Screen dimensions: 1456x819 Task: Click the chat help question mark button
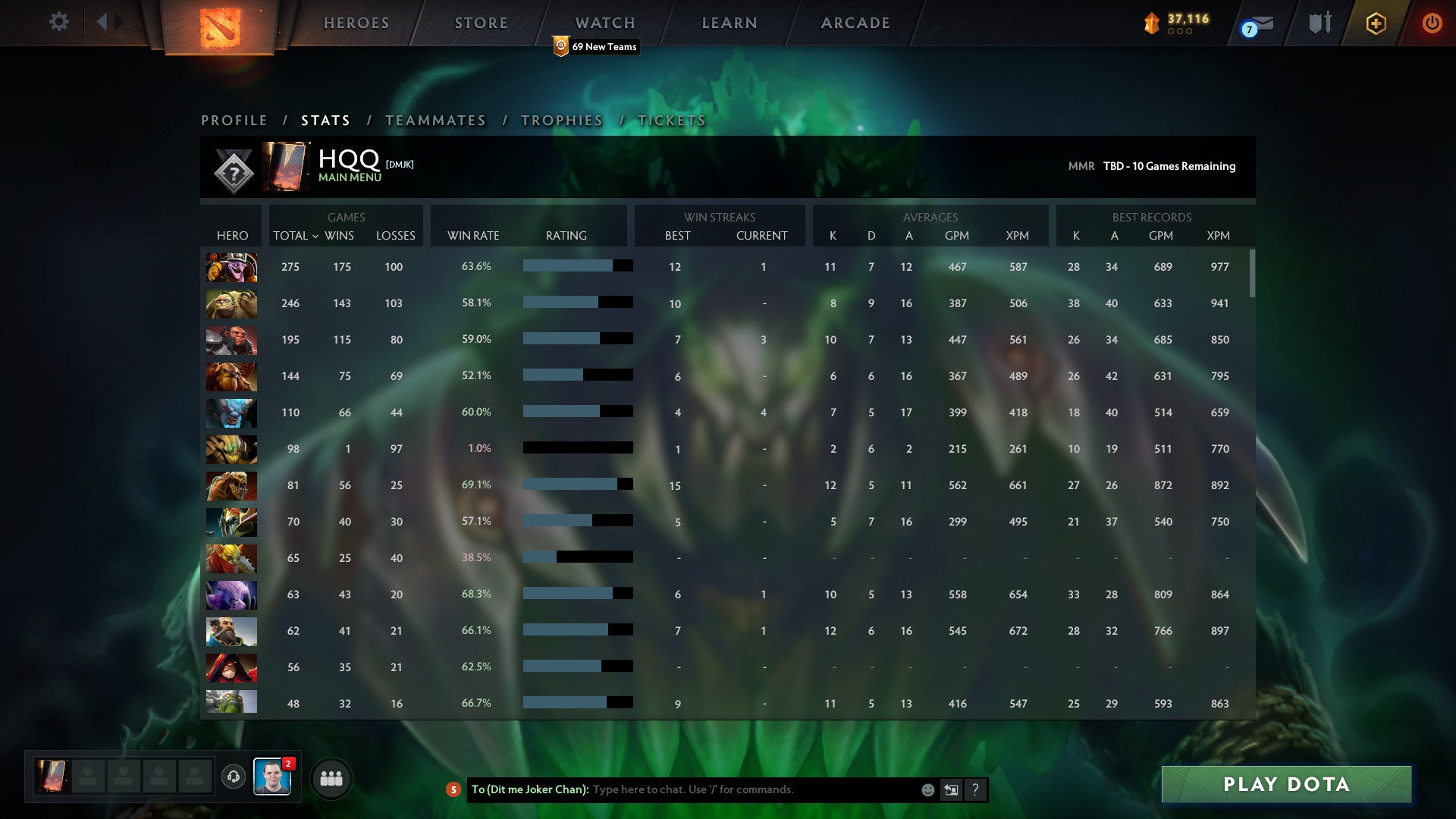point(975,789)
